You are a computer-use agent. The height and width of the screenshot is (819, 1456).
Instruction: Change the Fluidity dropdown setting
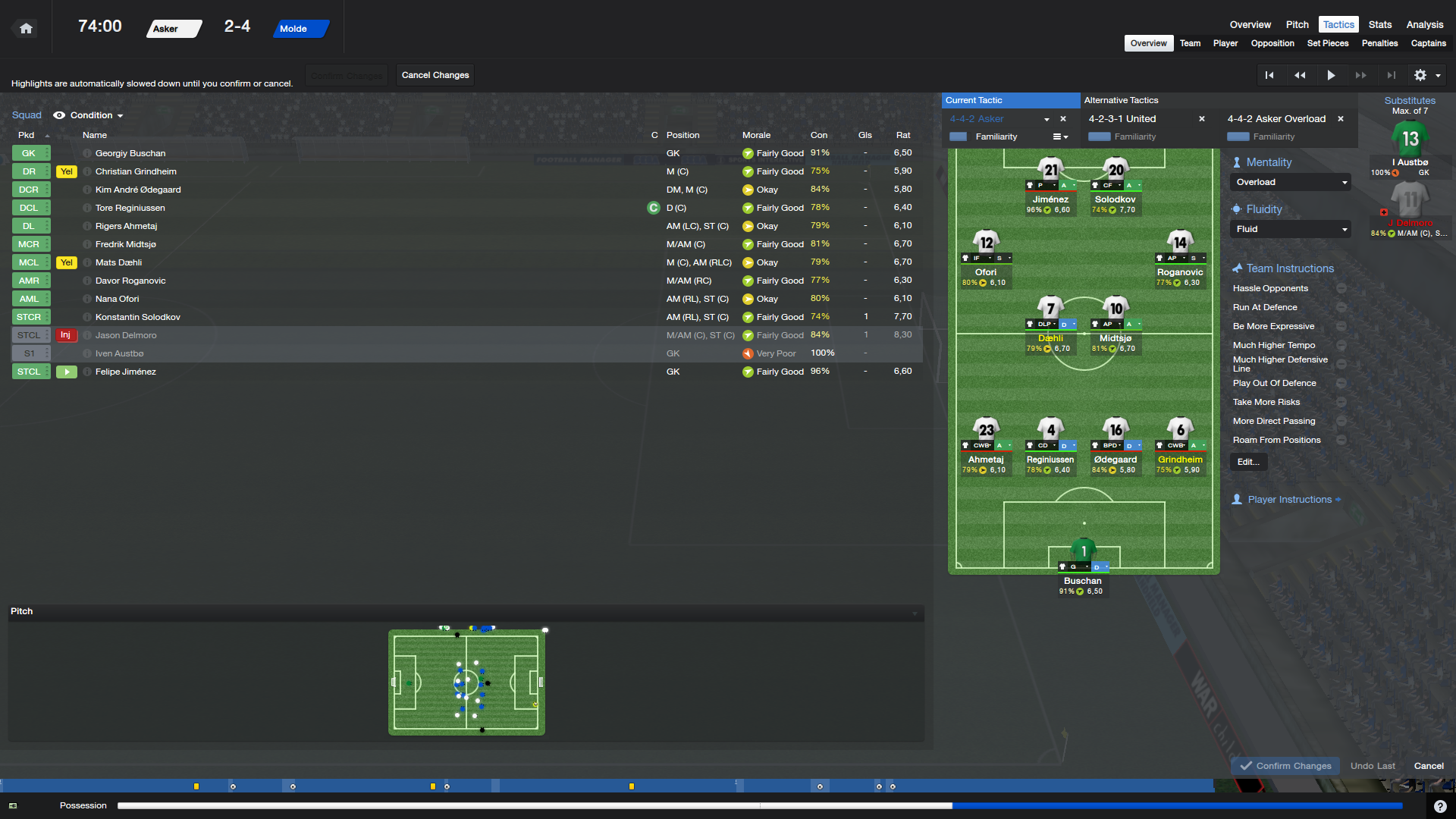click(1289, 229)
